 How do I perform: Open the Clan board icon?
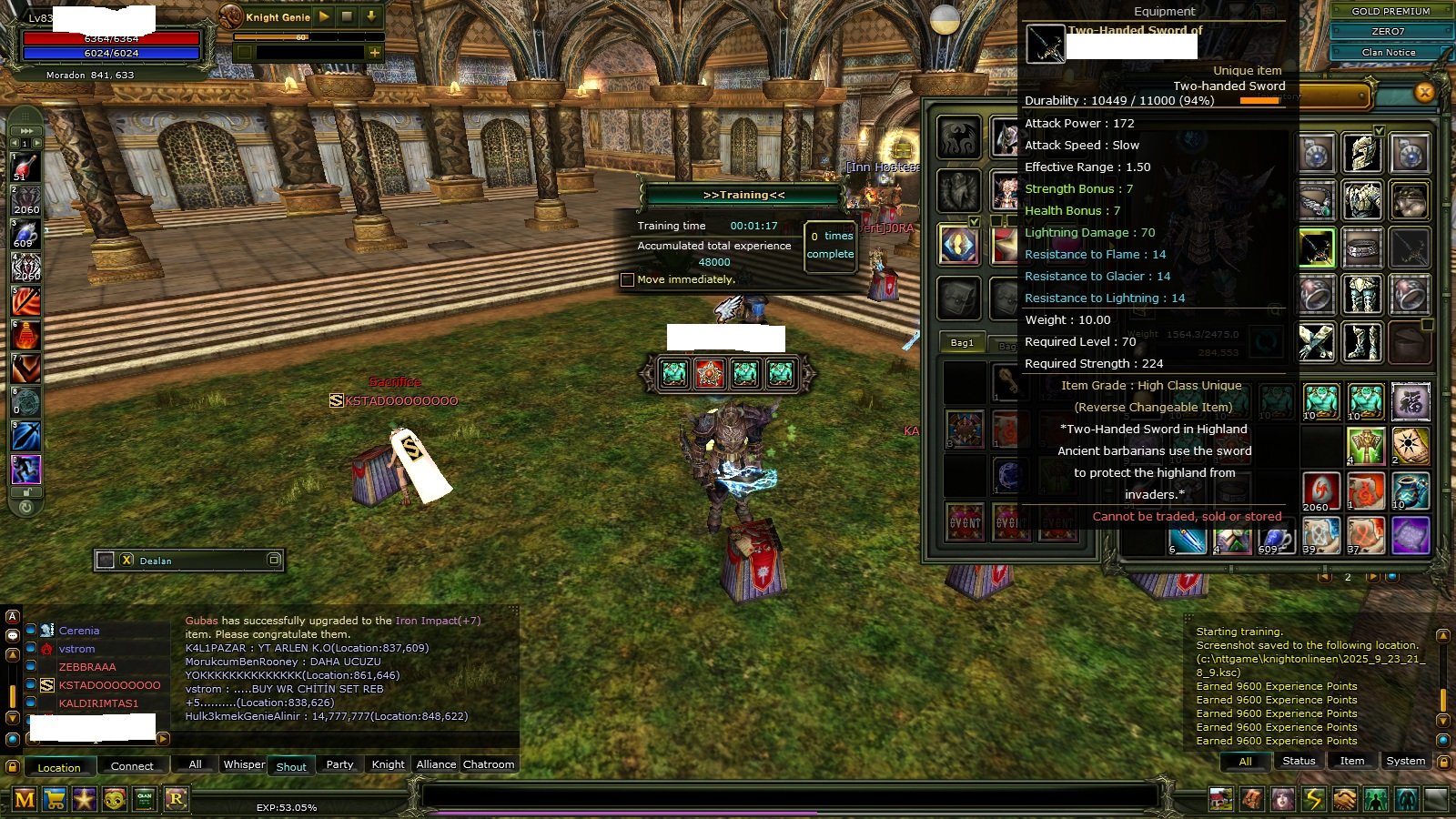[x=144, y=797]
